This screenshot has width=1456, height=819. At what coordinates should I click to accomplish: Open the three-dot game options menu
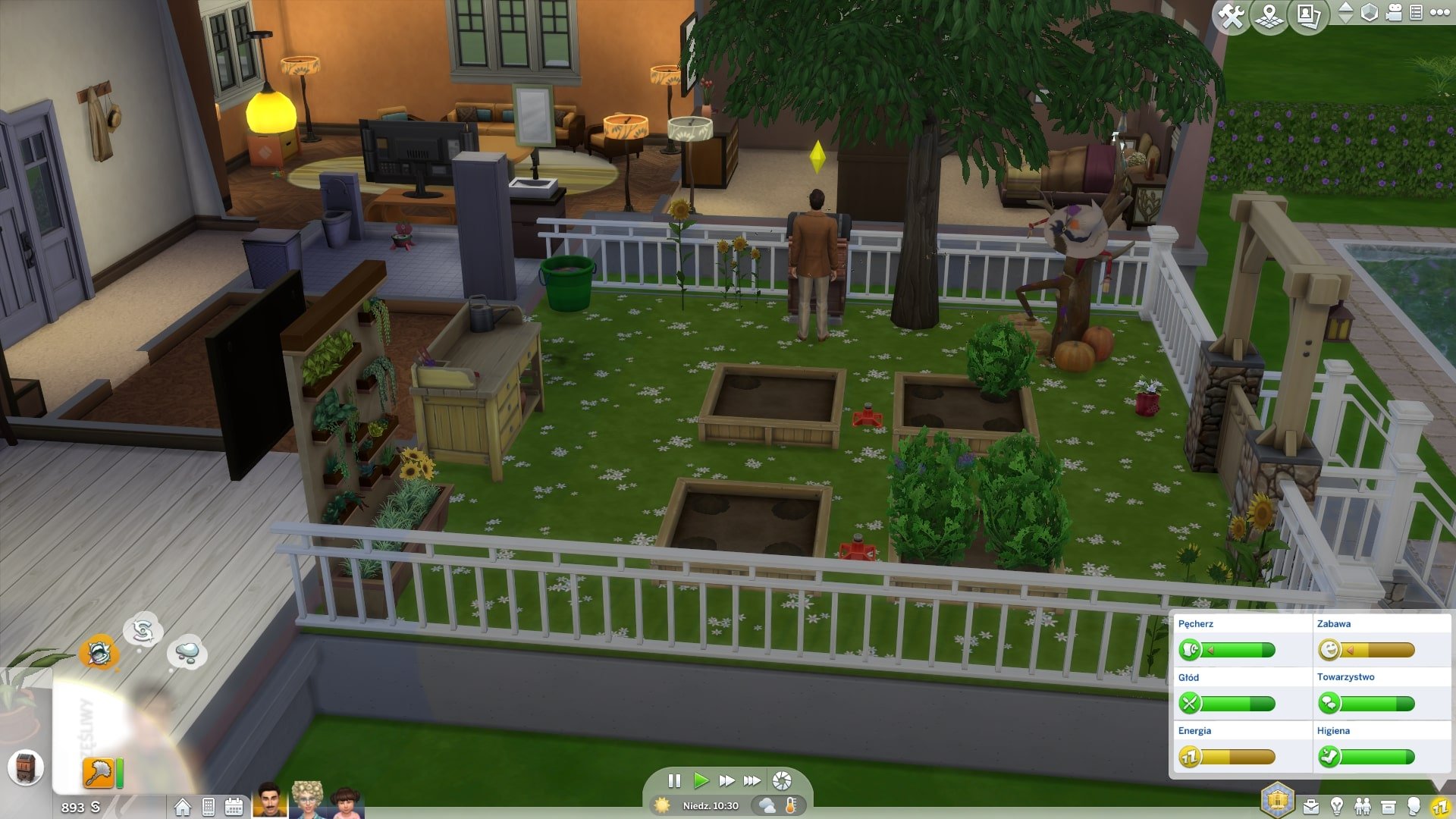coord(1439,12)
